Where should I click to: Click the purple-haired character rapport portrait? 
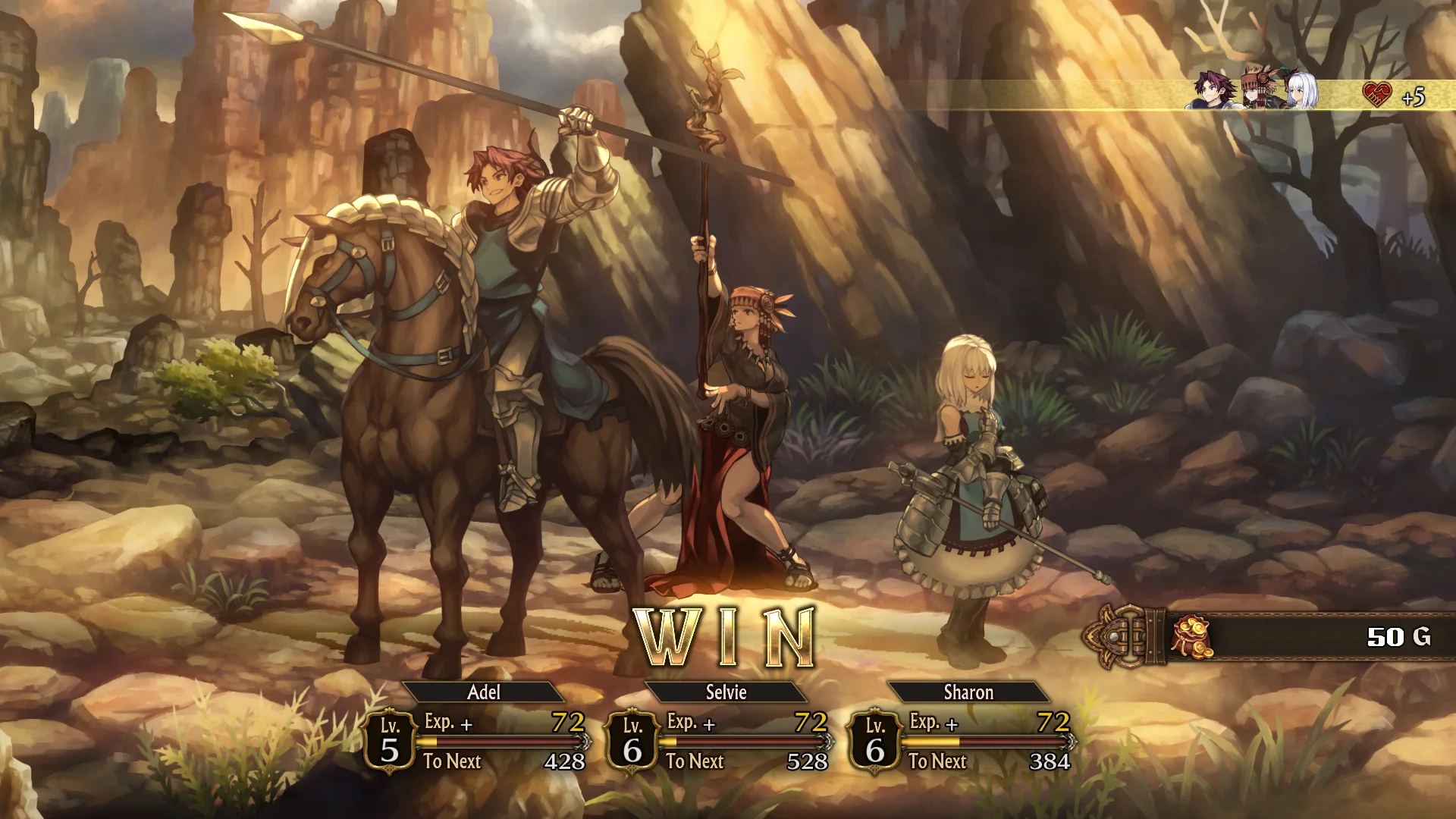tap(1213, 92)
